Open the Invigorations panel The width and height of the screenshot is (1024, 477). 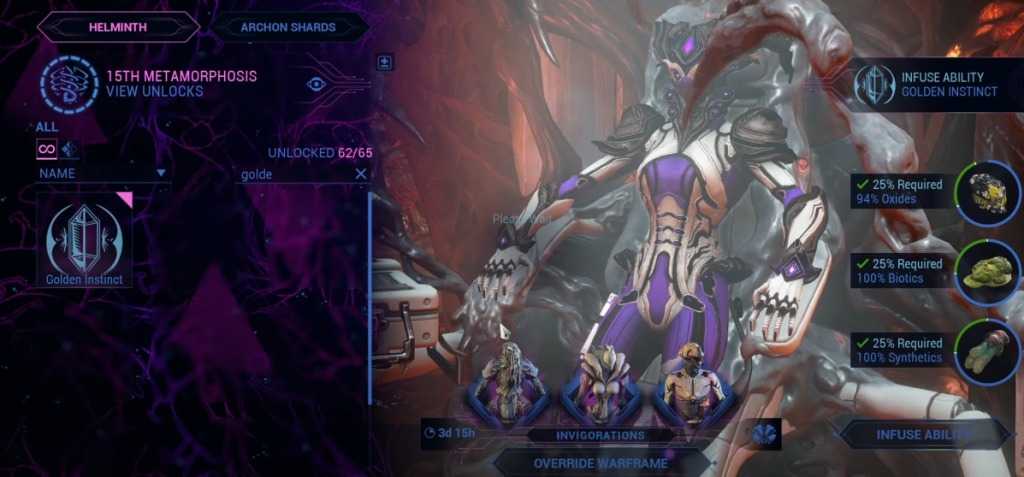coord(600,435)
